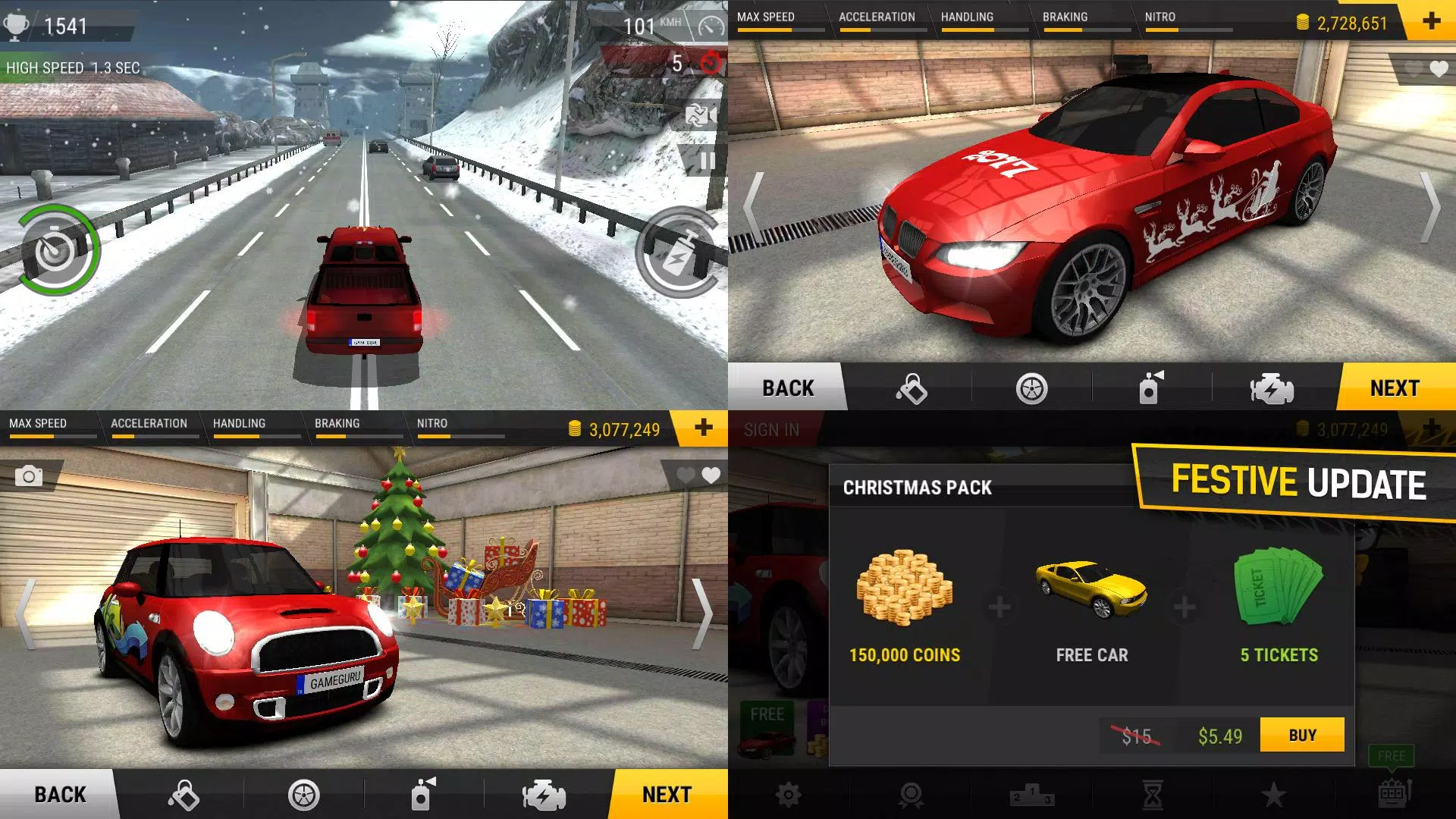Viewport: 1456px width, 819px height.
Task: Click the right chevron beside the Mini
Action: (x=701, y=614)
